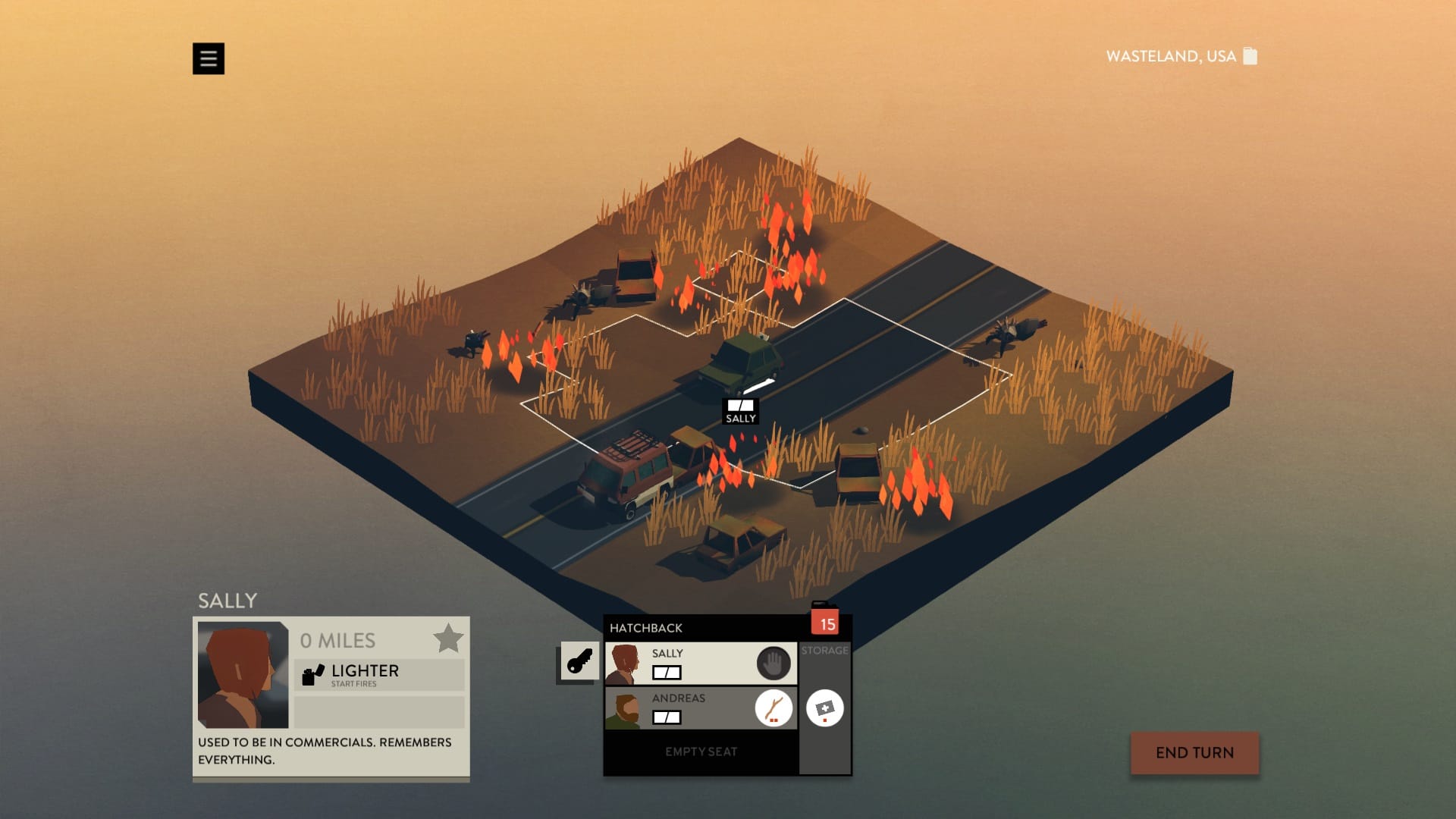
Task: Click the star icon on Sally's character card
Action: [449, 638]
